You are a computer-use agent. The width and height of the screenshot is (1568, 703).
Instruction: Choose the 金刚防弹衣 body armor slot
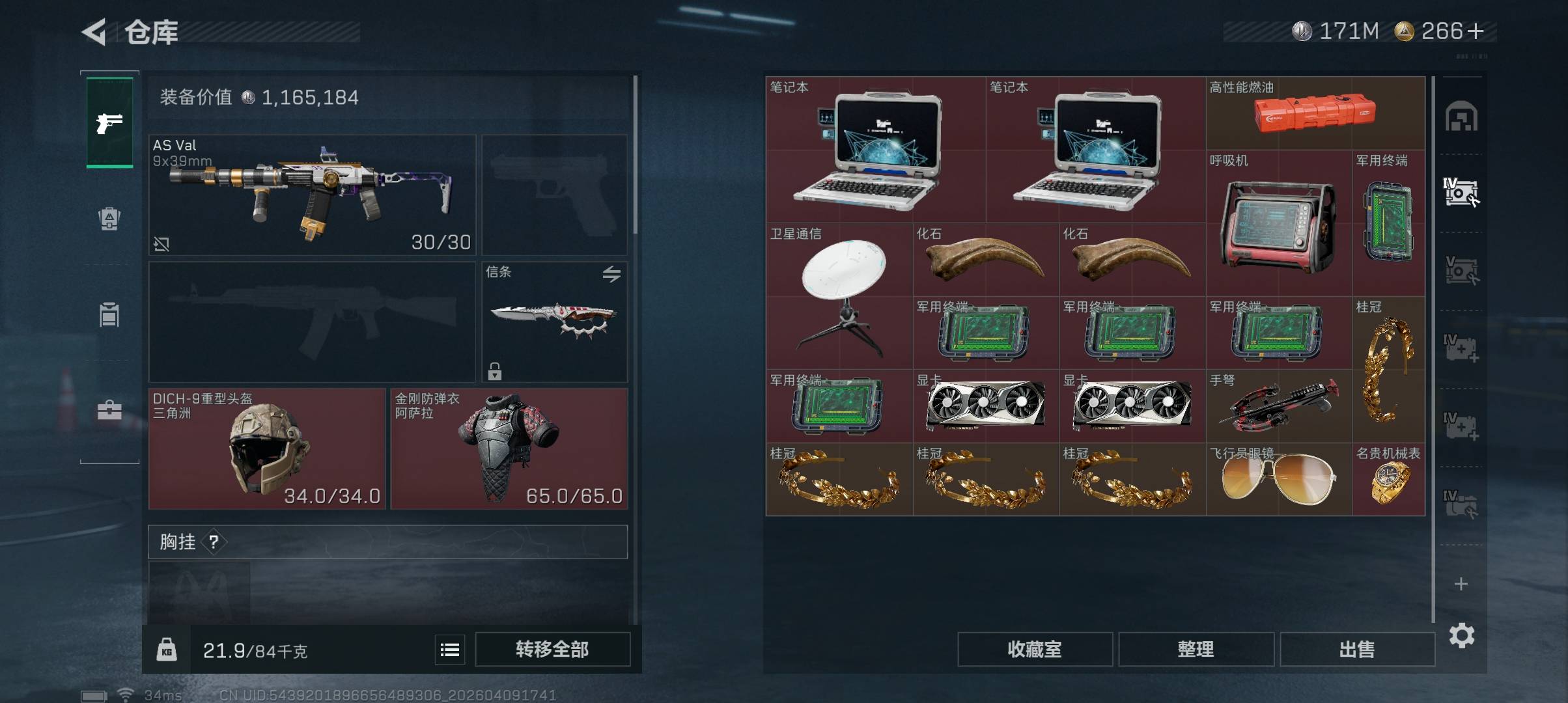coord(509,448)
